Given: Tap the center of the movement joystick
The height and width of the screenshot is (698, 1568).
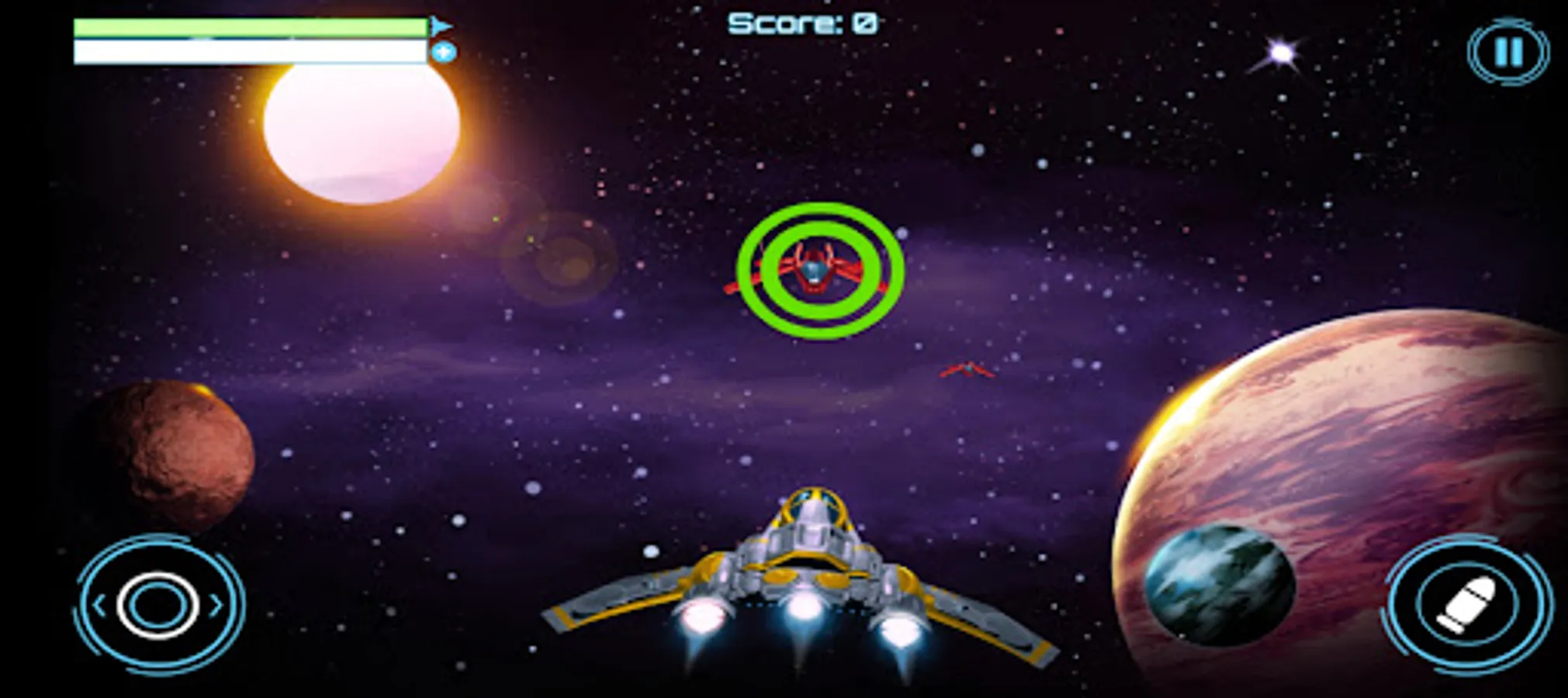Looking at the screenshot, I should (x=157, y=605).
